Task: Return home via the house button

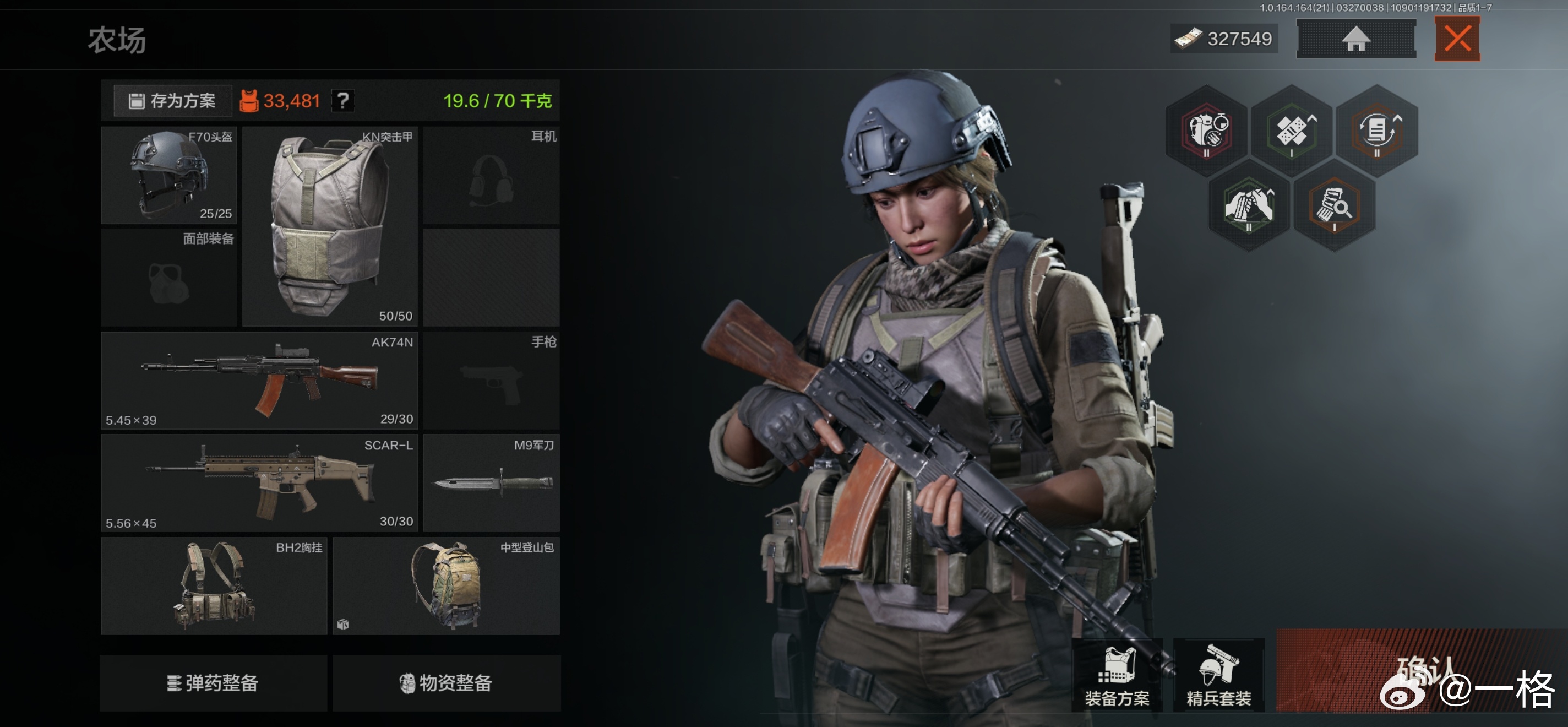Action: coord(1355,39)
